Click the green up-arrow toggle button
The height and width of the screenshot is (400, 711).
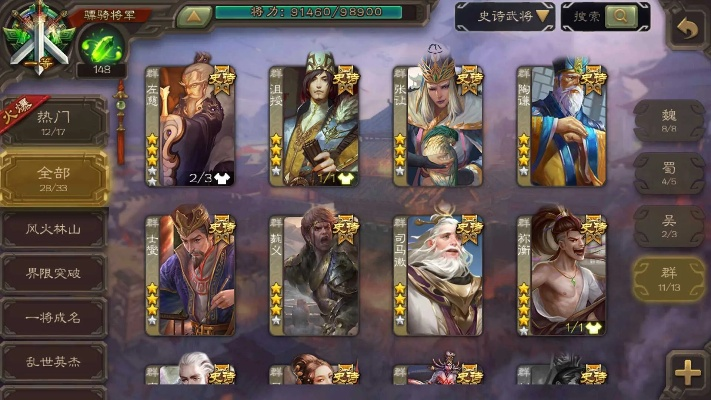click(x=193, y=16)
